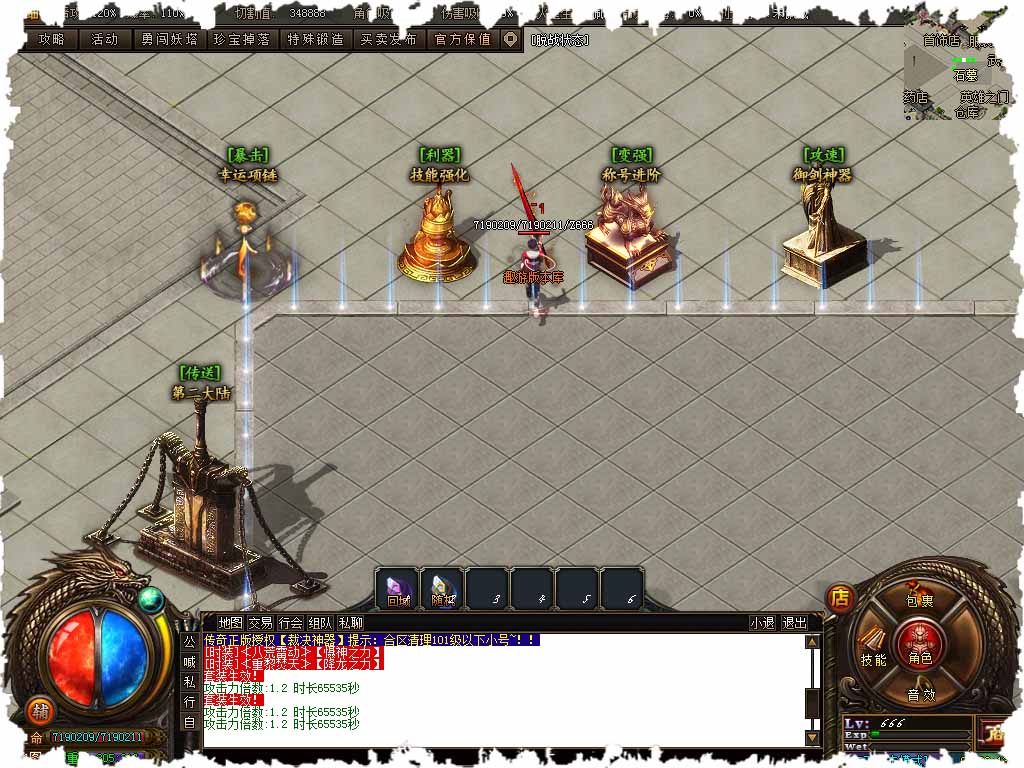Use the 随机 random teleport hotbar item

[442, 589]
